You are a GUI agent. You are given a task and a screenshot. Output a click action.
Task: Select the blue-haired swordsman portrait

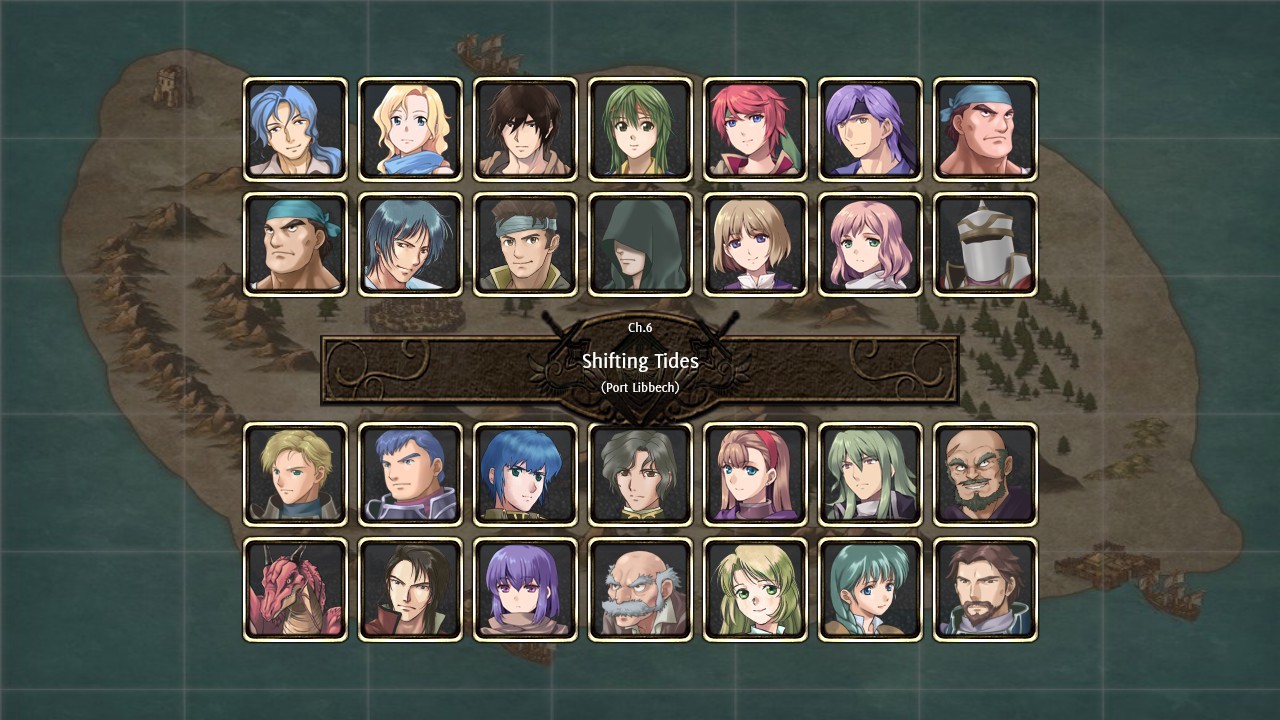295,129
